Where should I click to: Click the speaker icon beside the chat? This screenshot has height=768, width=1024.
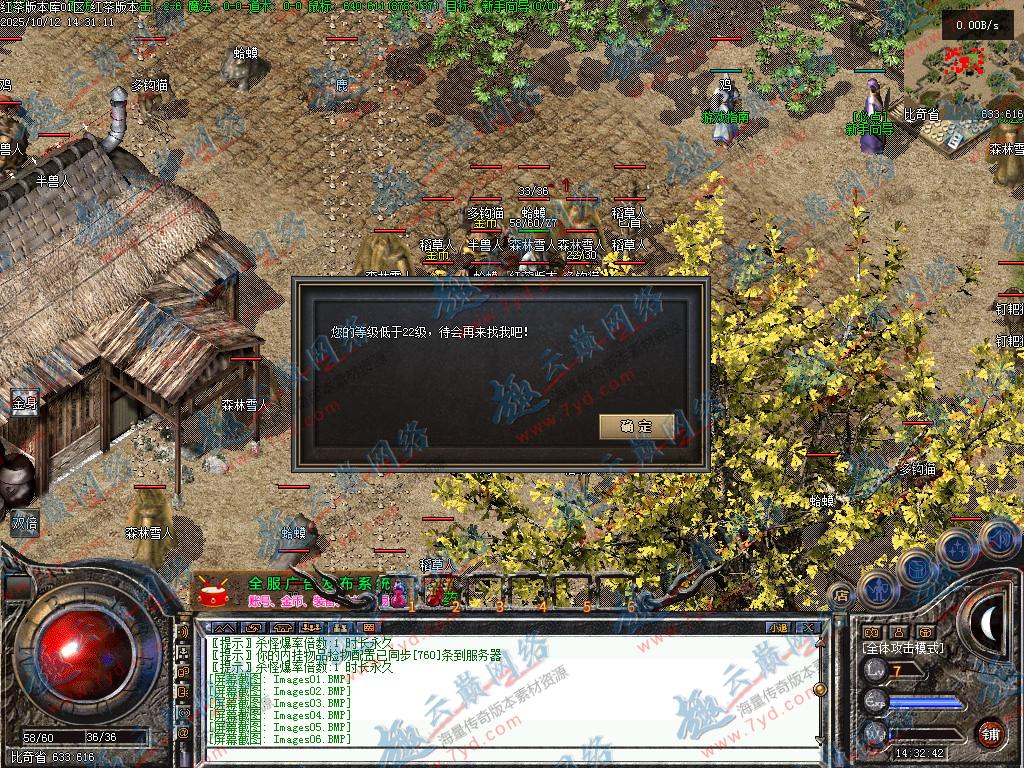coord(183,632)
